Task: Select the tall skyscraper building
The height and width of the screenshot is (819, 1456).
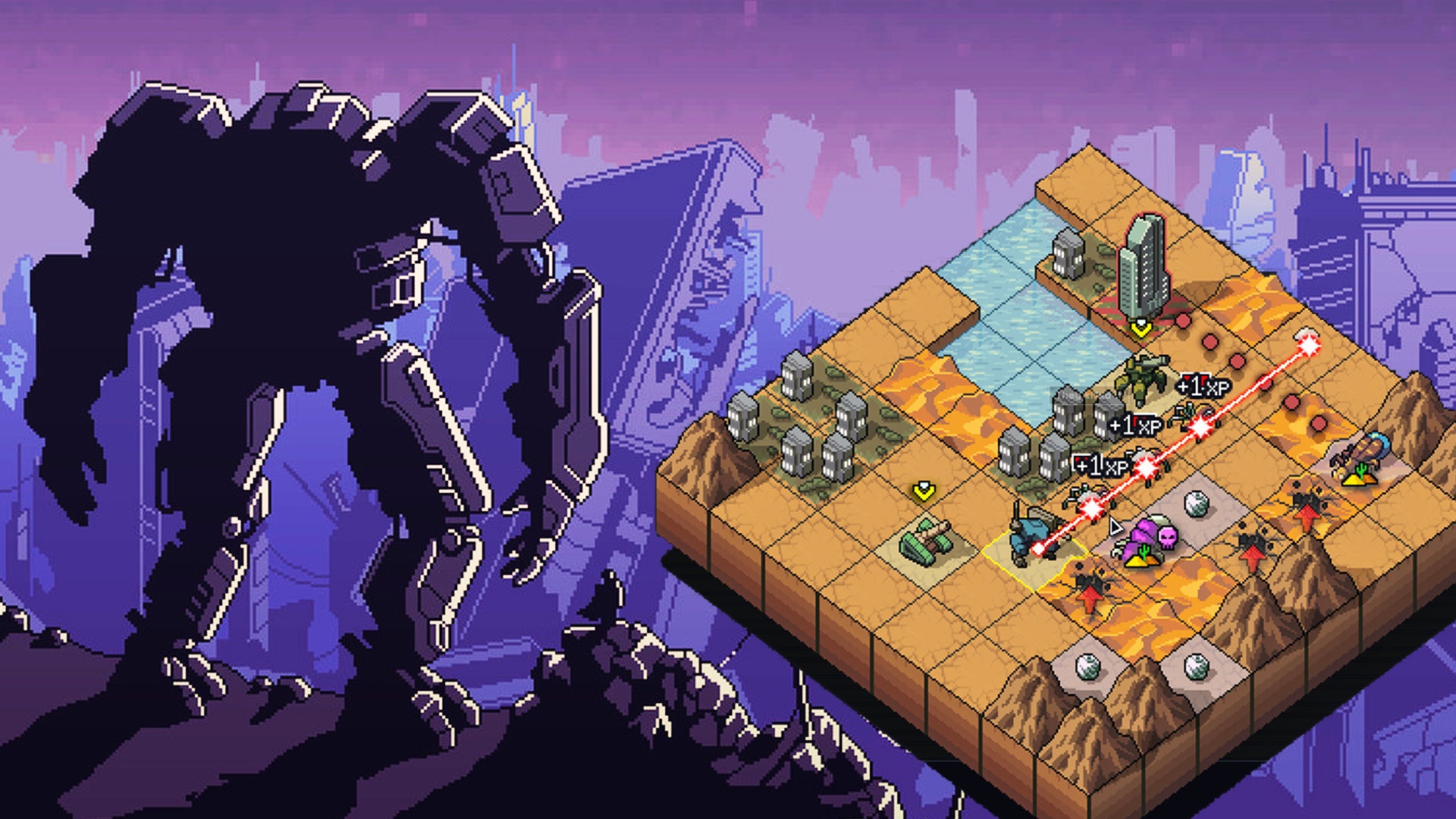Action: tap(1145, 267)
